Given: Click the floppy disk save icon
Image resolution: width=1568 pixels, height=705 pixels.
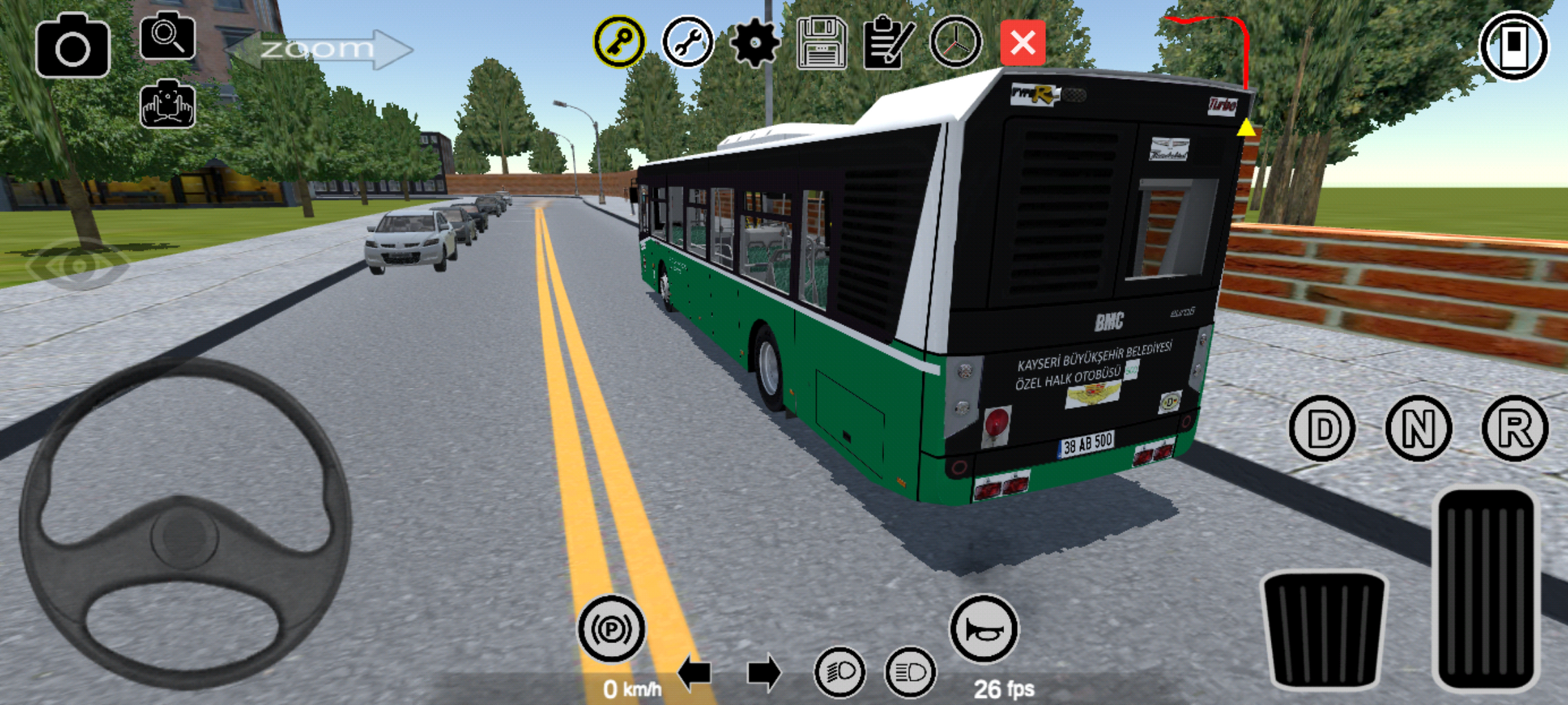Looking at the screenshot, I should point(821,43).
